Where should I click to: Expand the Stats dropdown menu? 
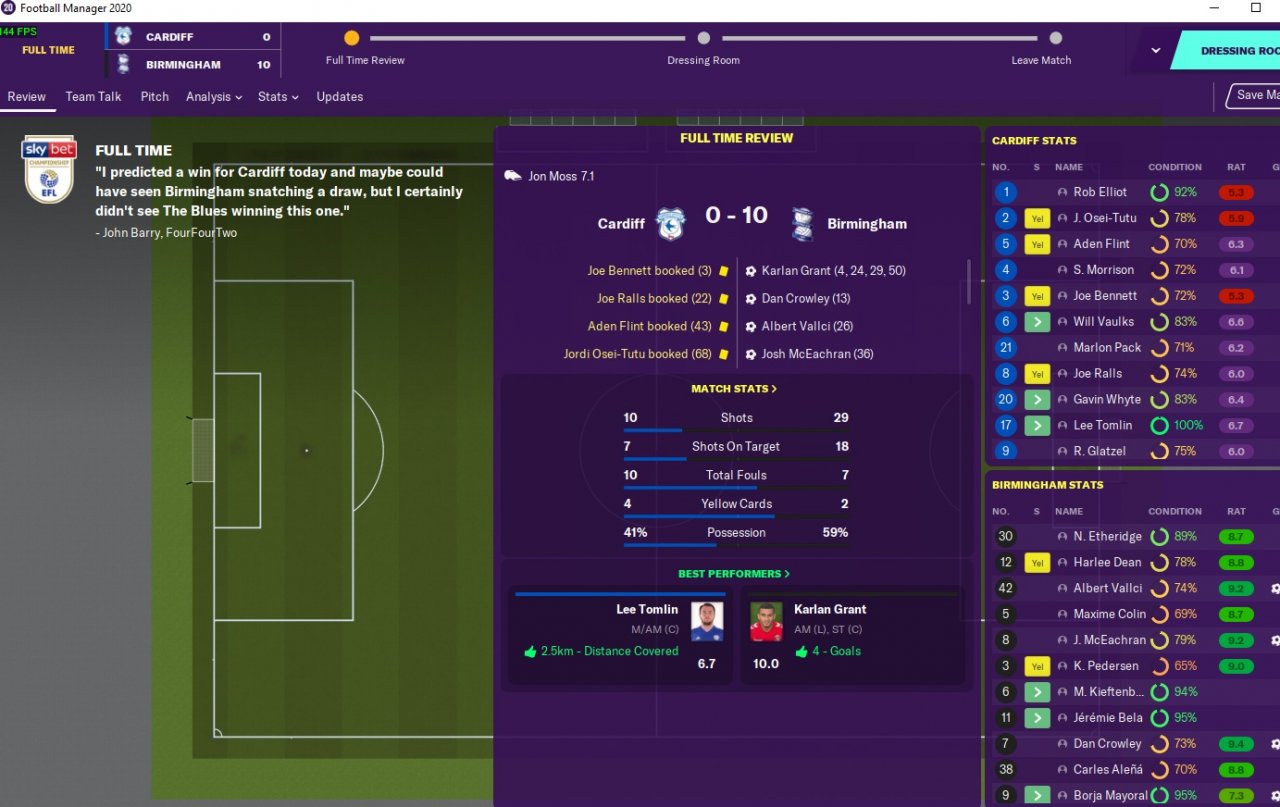coord(278,97)
